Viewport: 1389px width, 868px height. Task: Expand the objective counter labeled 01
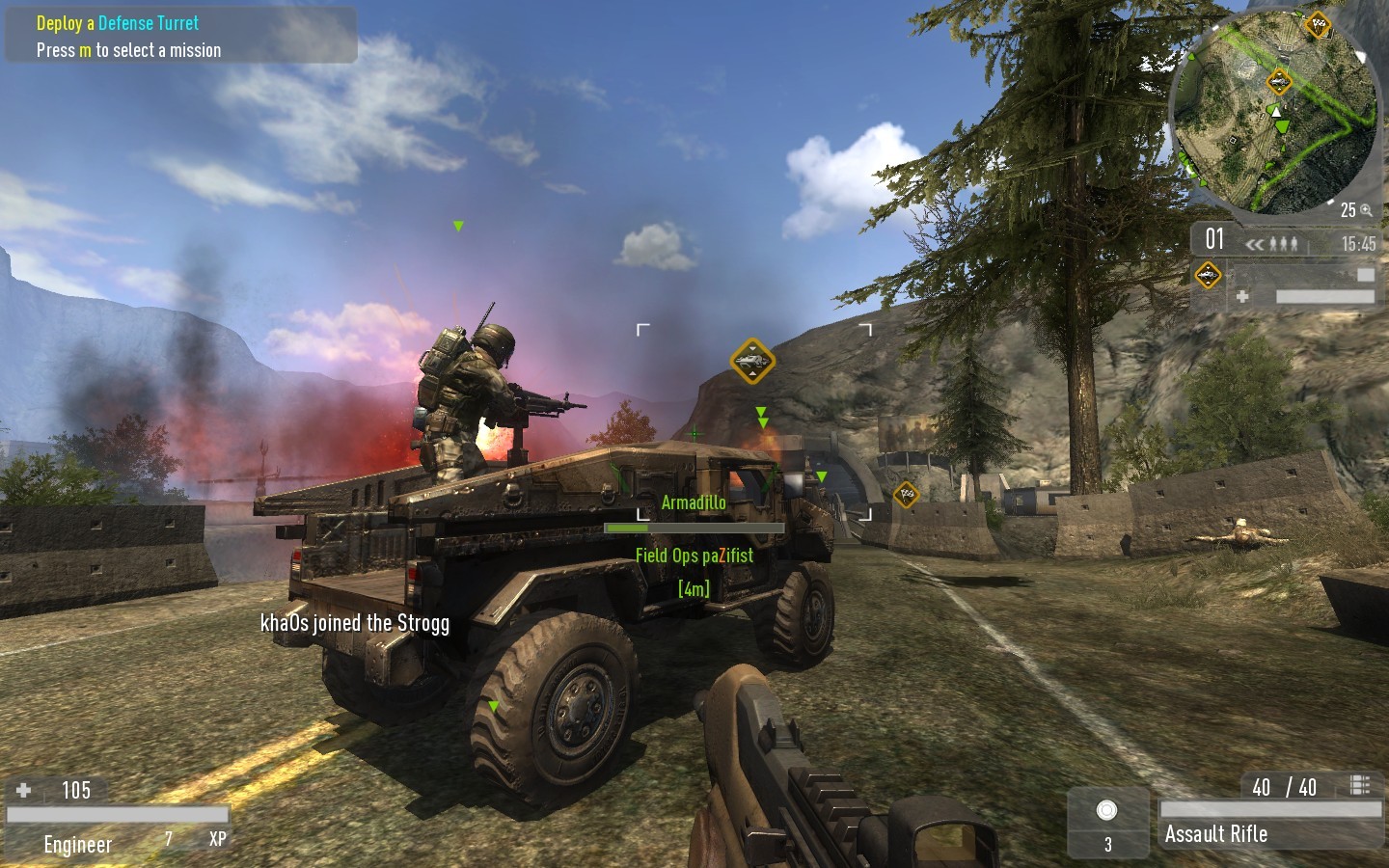(1215, 239)
